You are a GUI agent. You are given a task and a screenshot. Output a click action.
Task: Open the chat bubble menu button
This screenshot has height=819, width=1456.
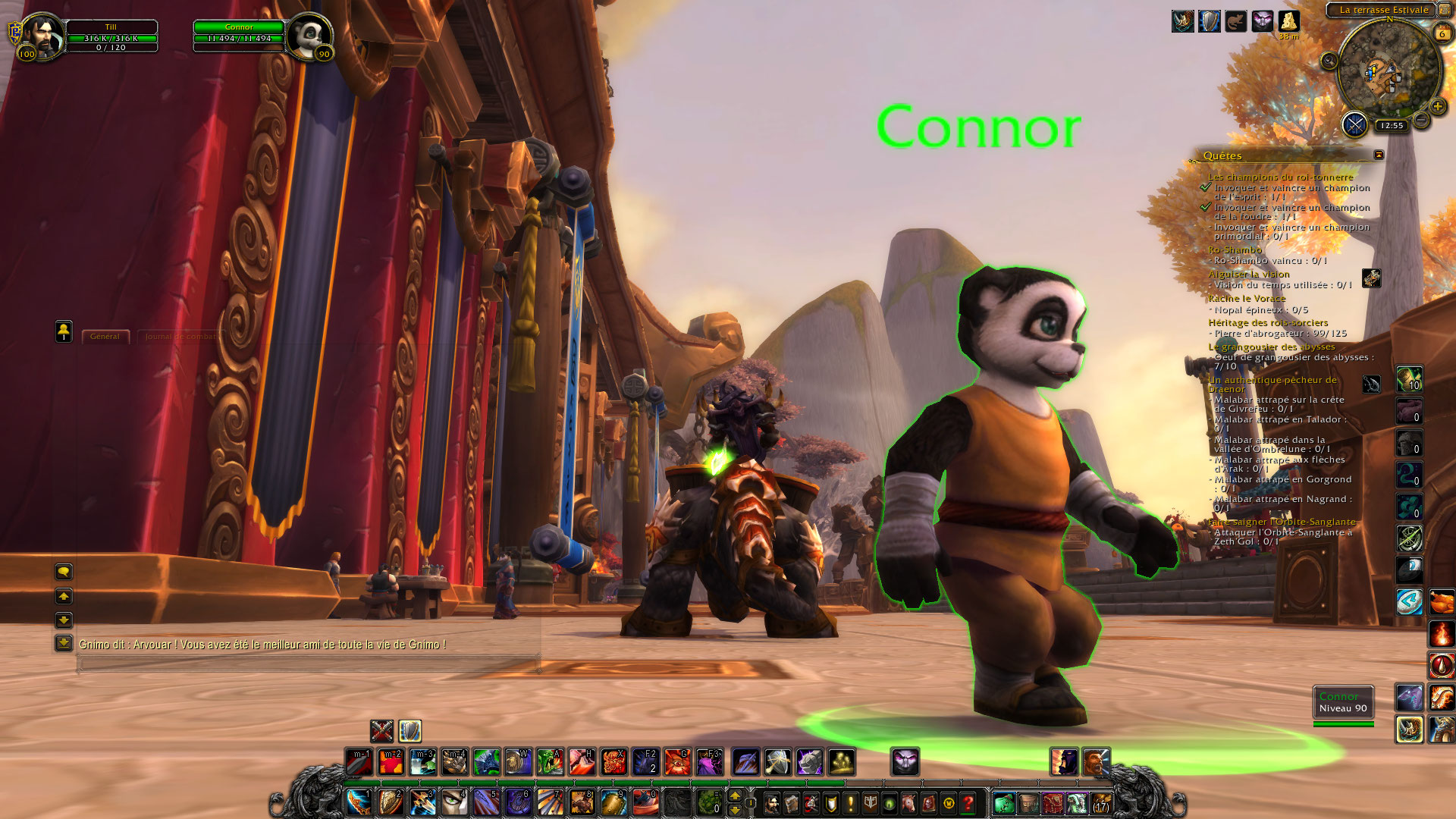click(64, 571)
